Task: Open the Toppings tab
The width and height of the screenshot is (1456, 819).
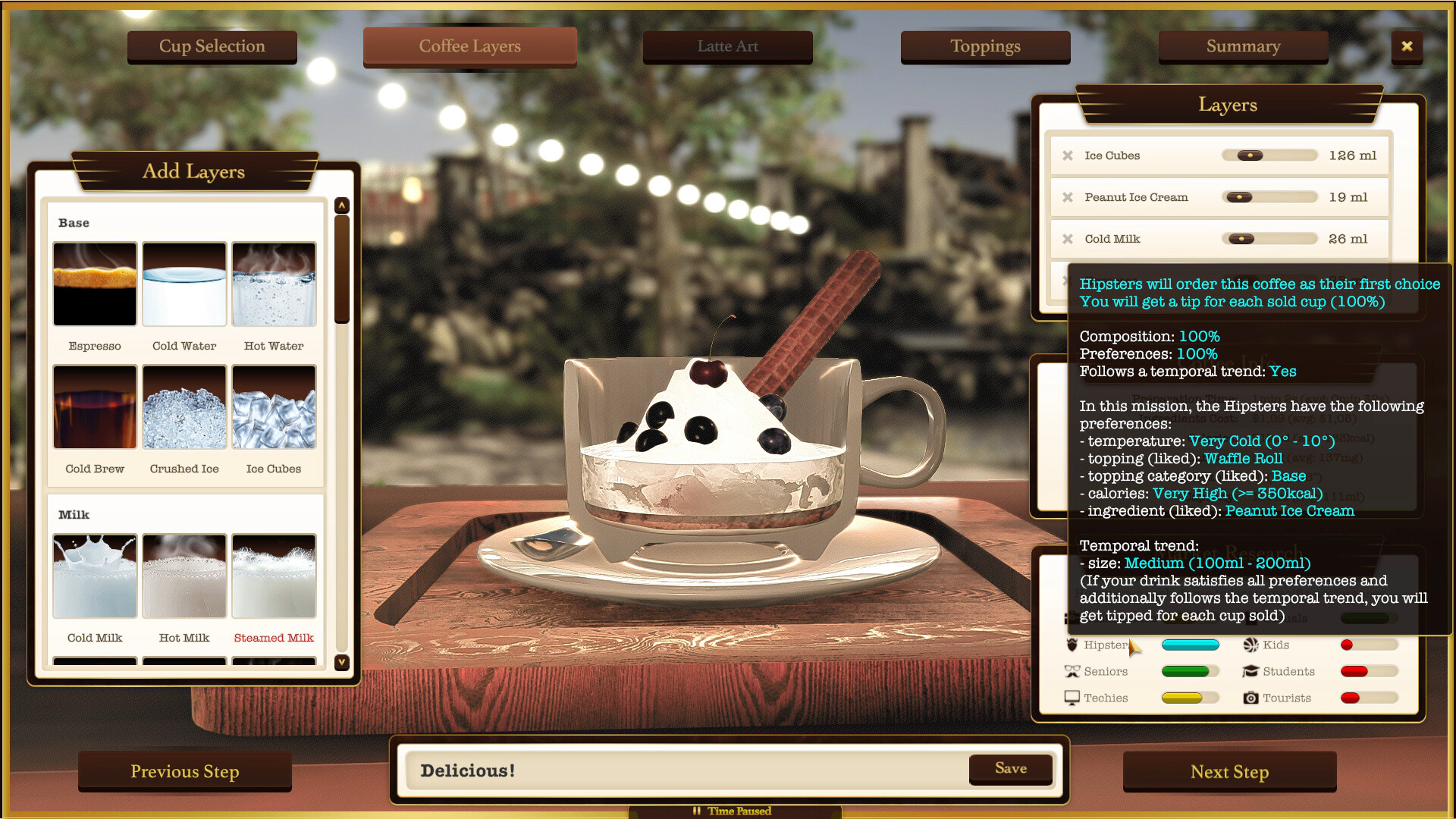Action: click(x=985, y=46)
